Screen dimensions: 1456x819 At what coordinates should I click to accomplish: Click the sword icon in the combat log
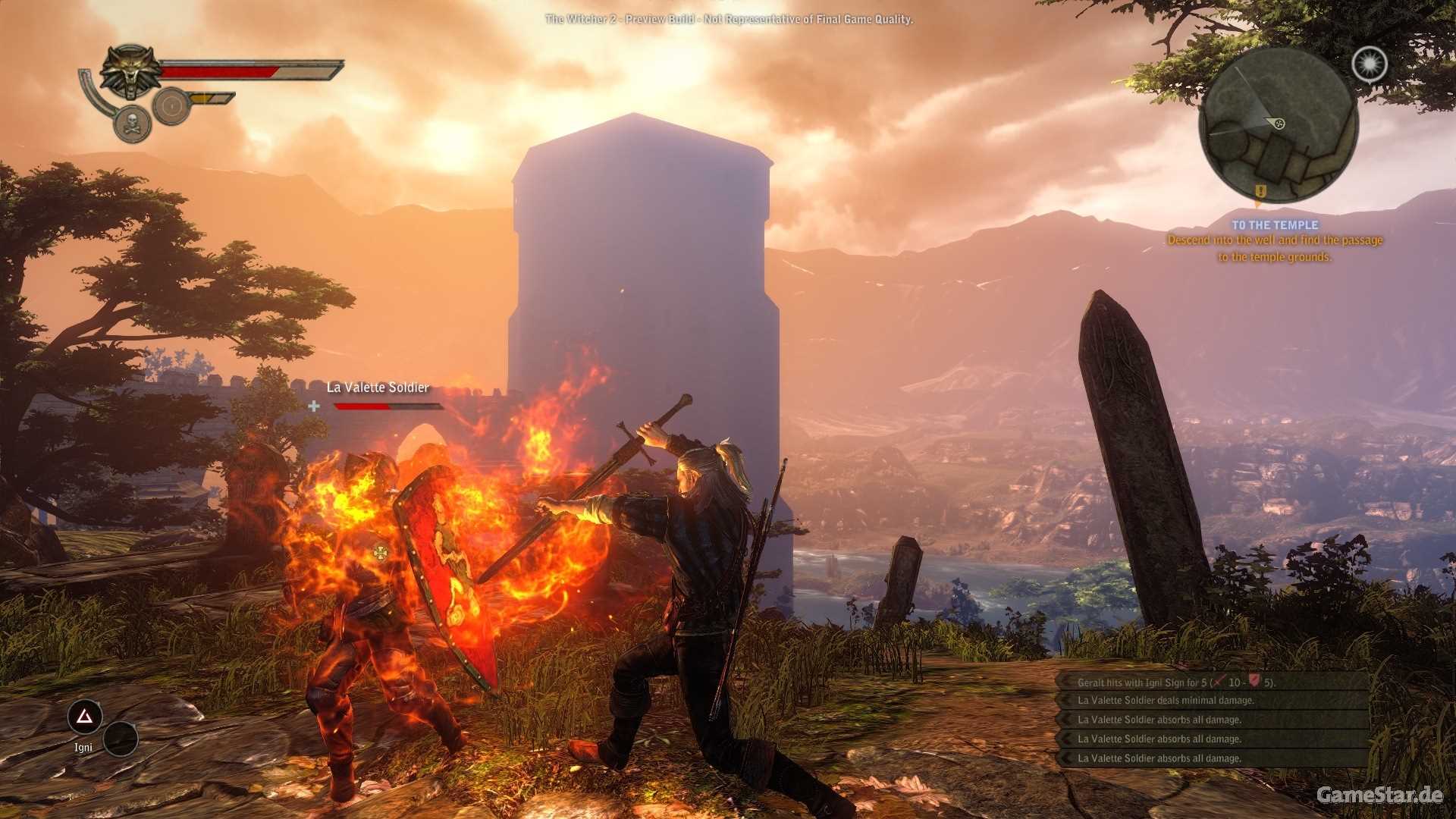point(1219,681)
